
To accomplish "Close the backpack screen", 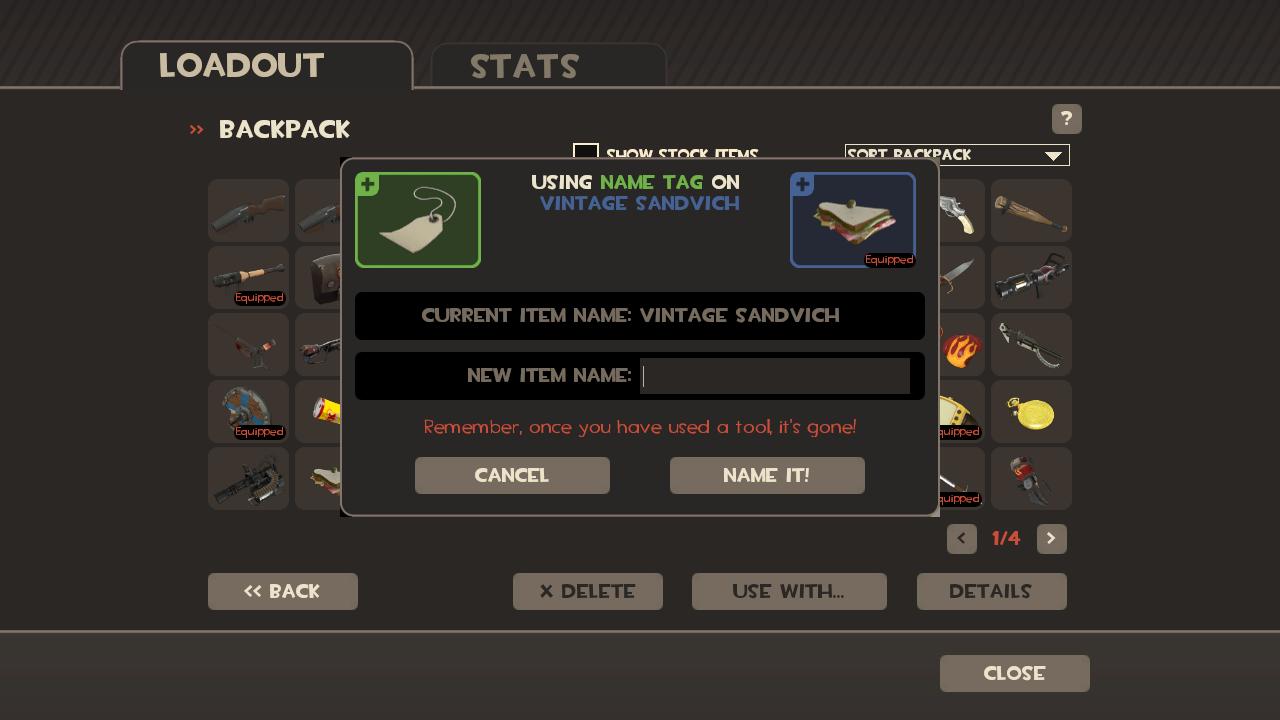I will click(1014, 673).
